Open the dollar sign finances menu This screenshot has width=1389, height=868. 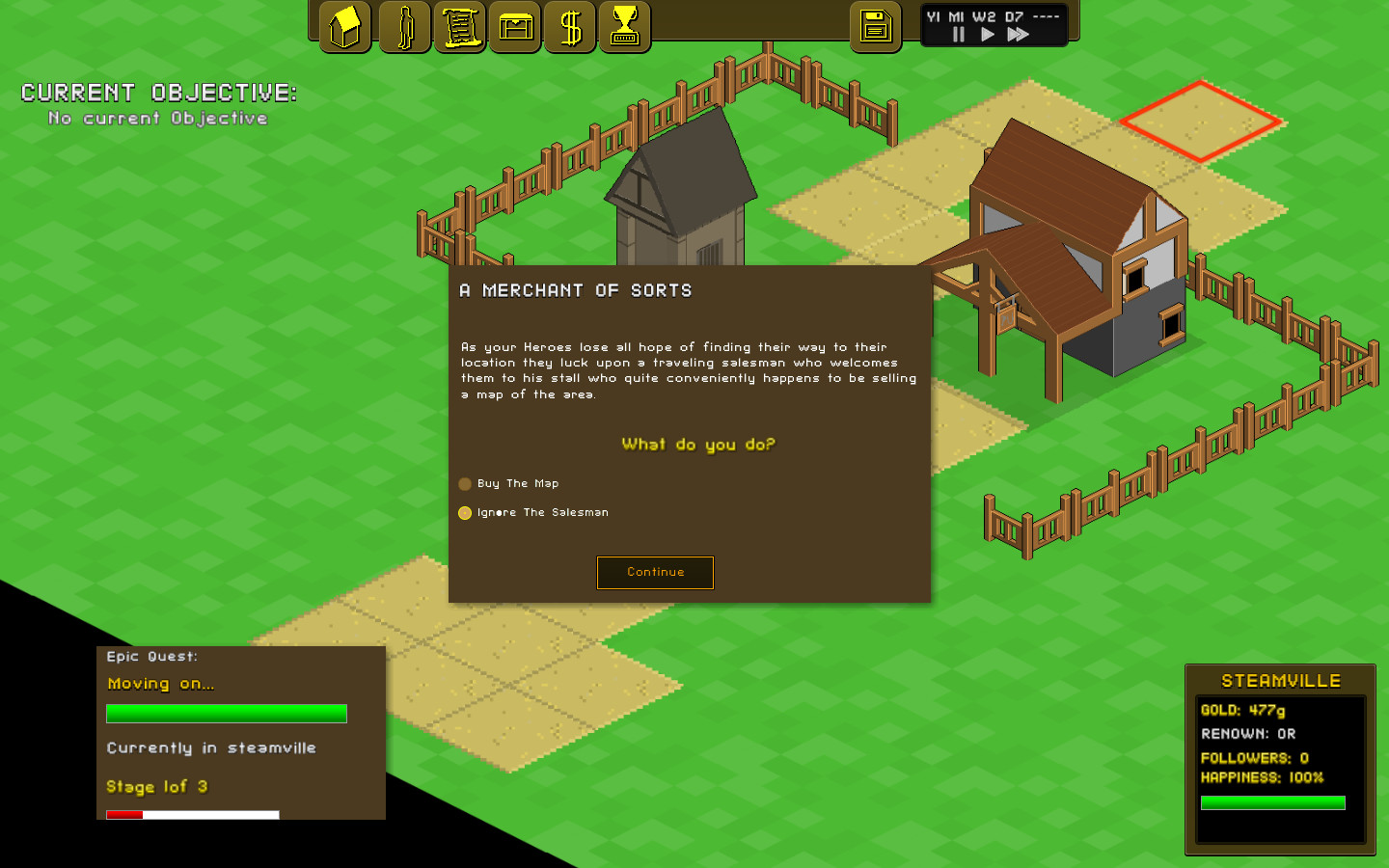570,27
